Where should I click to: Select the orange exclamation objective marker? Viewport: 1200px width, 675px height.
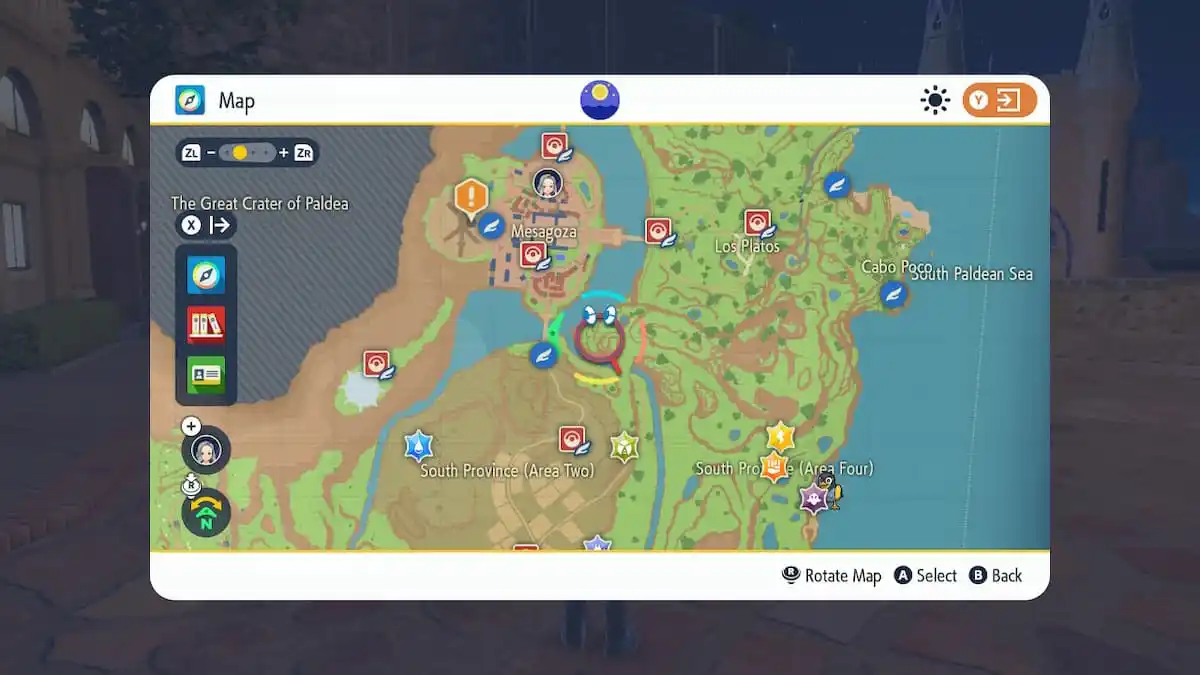tap(470, 196)
